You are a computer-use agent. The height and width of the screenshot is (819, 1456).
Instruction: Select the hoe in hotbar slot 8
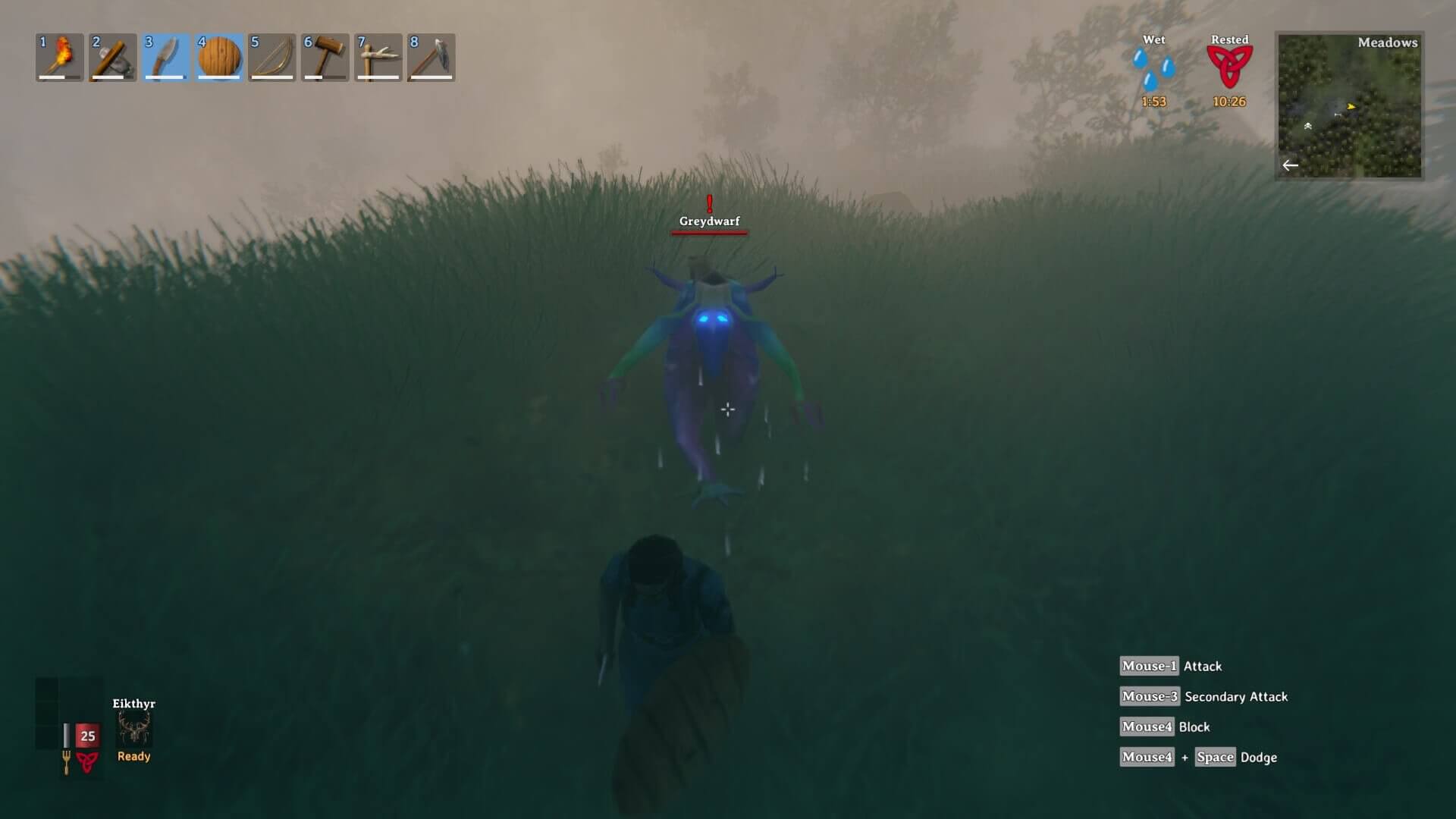tap(431, 57)
